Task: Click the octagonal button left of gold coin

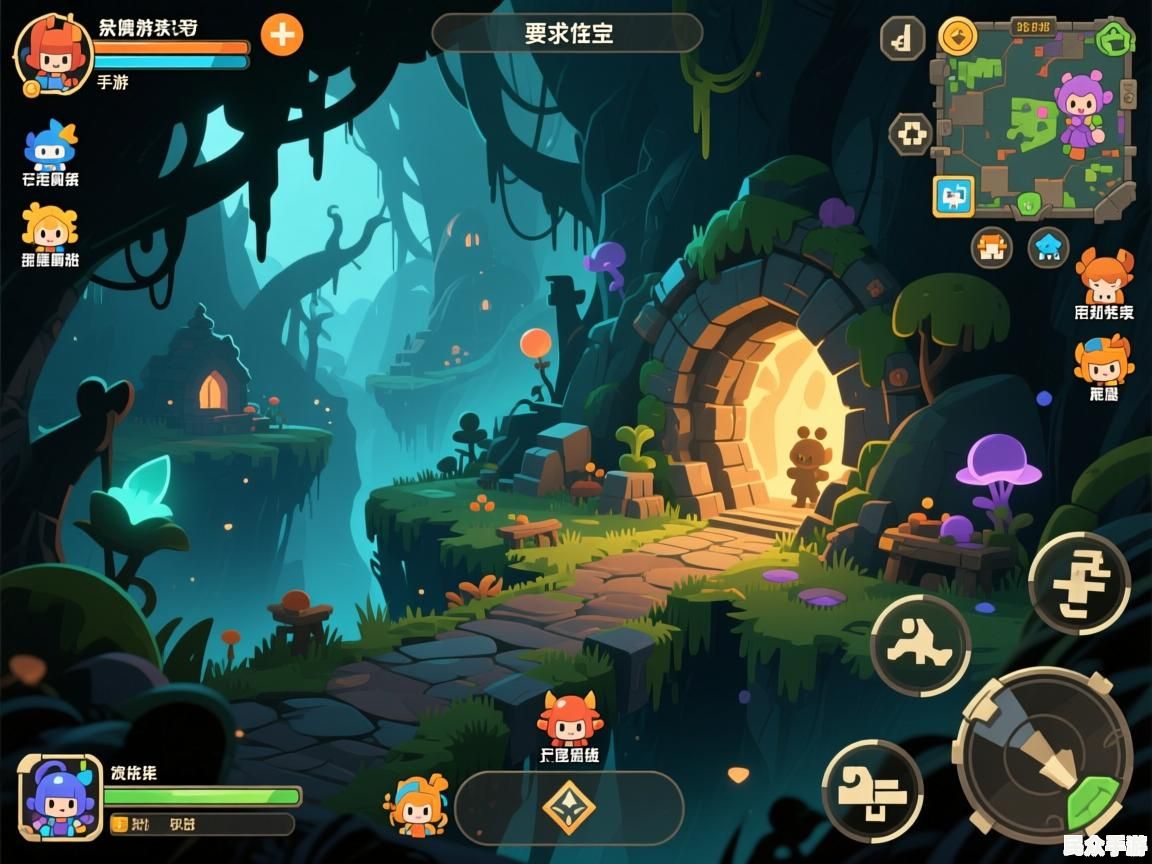Action: (x=903, y=39)
